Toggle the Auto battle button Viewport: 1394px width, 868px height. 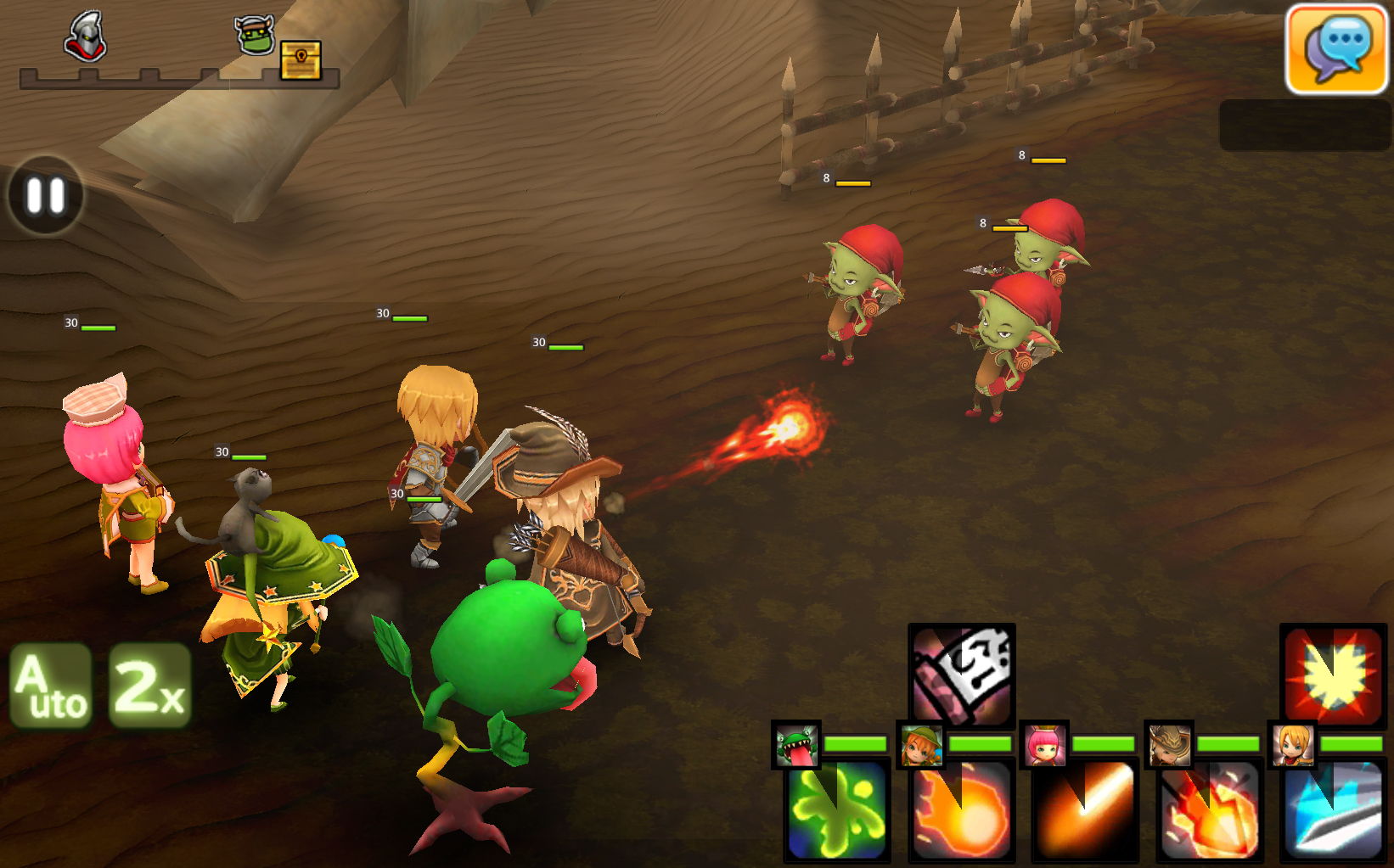click(52, 686)
